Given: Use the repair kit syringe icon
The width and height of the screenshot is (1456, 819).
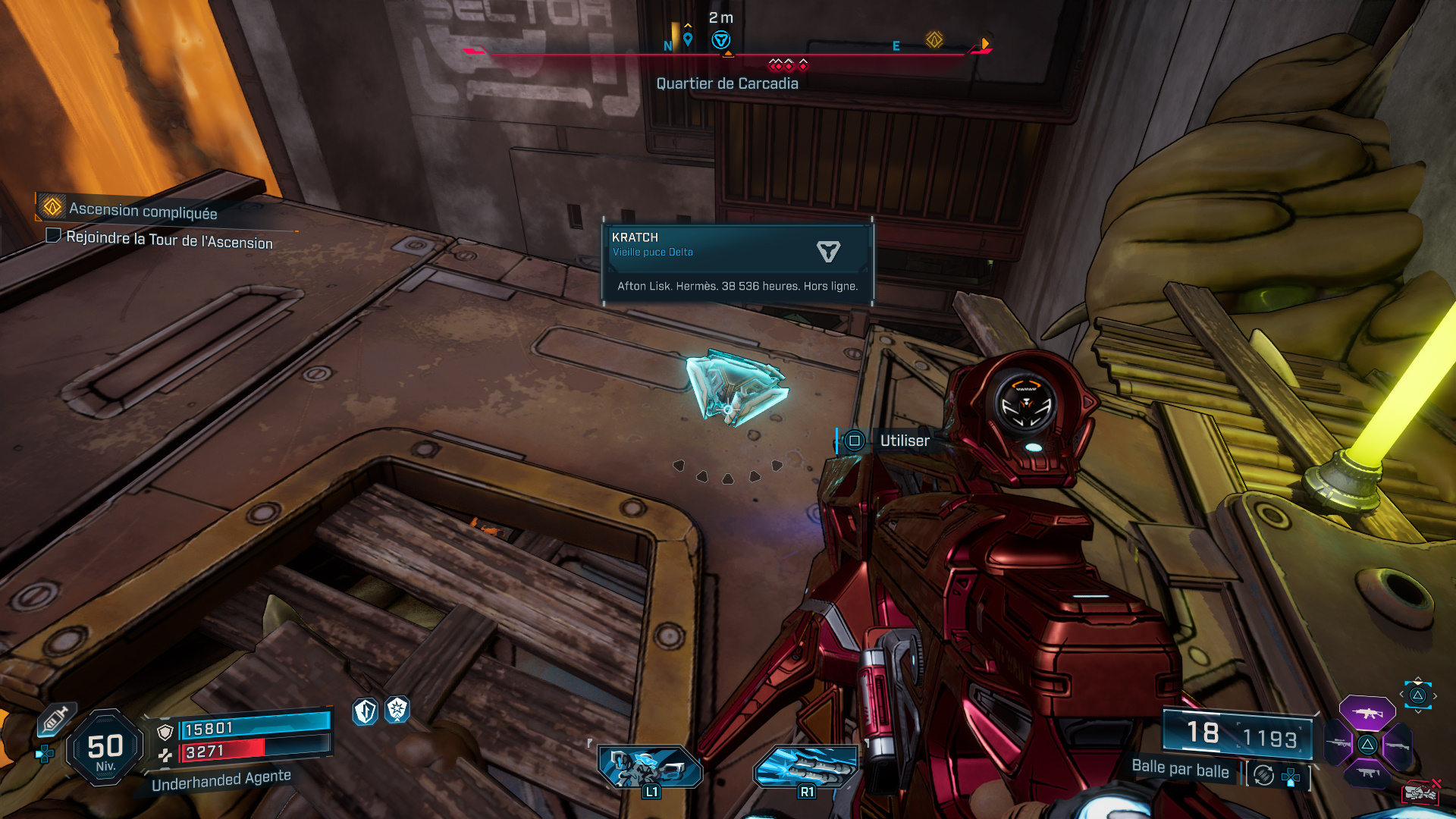Looking at the screenshot, I should (x=55, y=718).
